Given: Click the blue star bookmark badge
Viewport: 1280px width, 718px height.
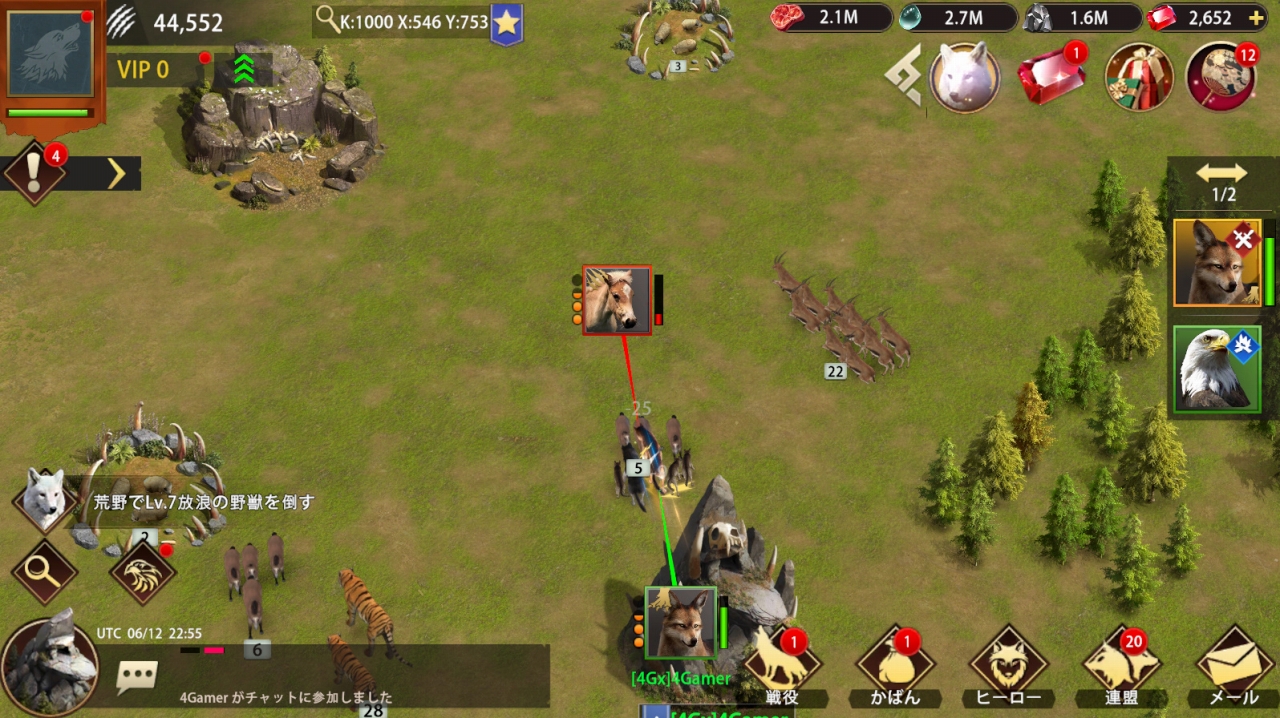Looking at the screenshot, I should click(x=507, y=23).
